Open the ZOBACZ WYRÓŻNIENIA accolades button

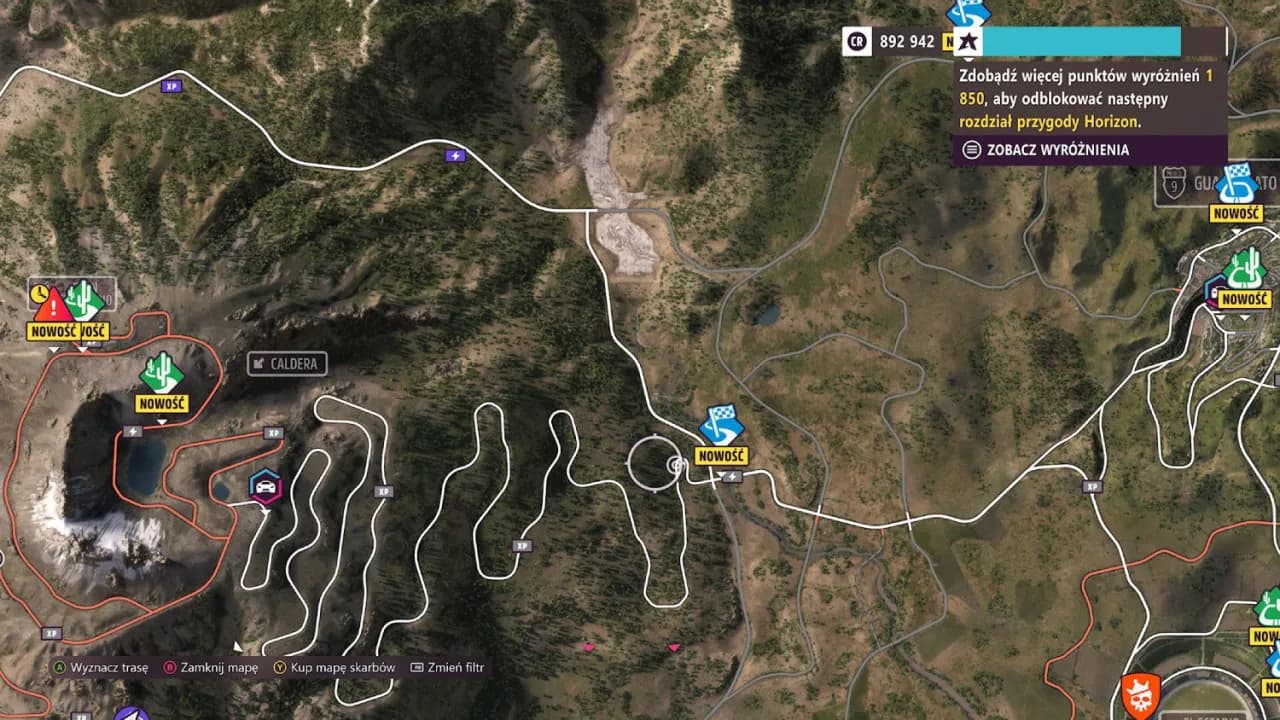click(1045, 150)
